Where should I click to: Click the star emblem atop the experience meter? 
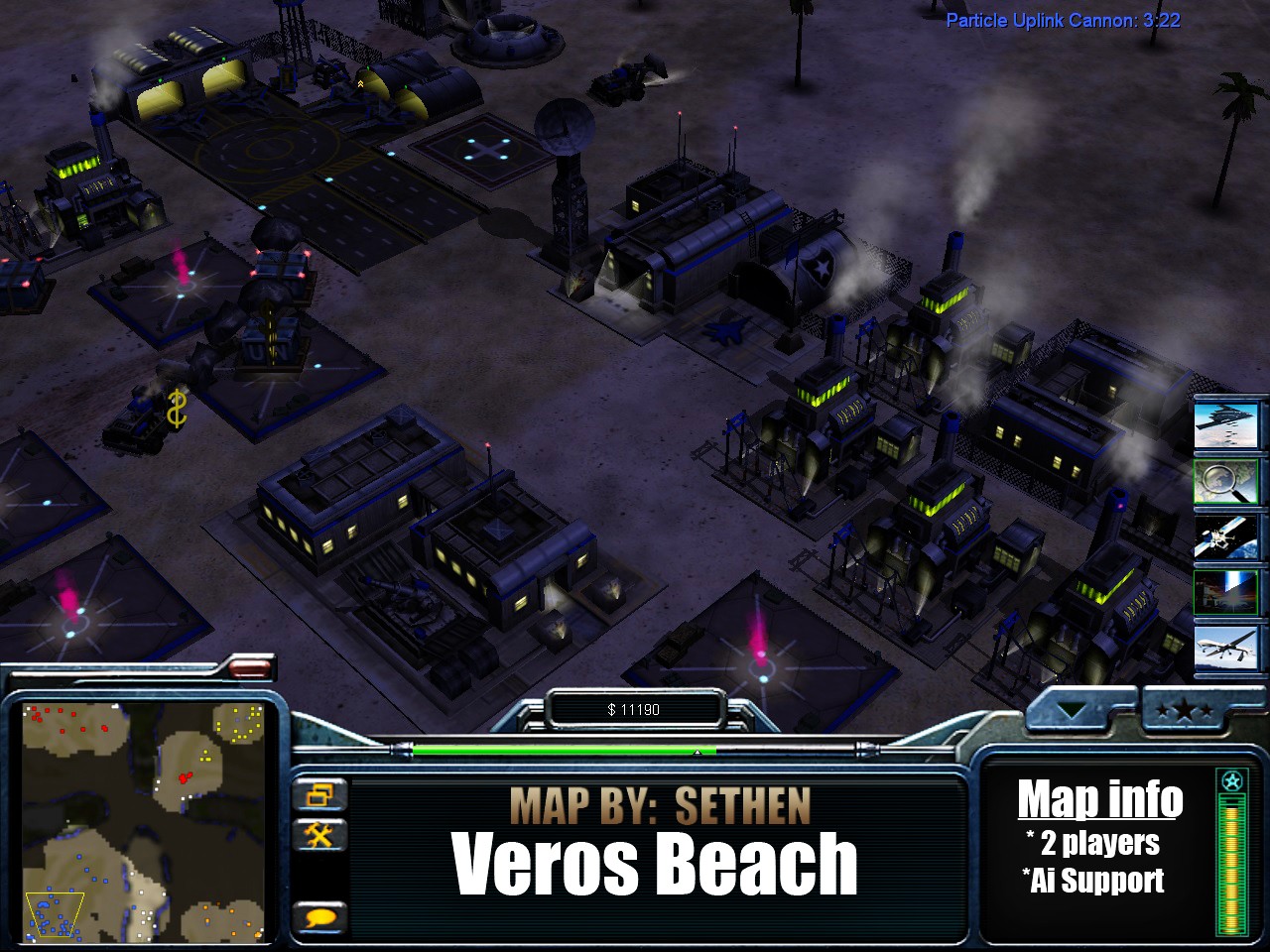[1230, 780]
